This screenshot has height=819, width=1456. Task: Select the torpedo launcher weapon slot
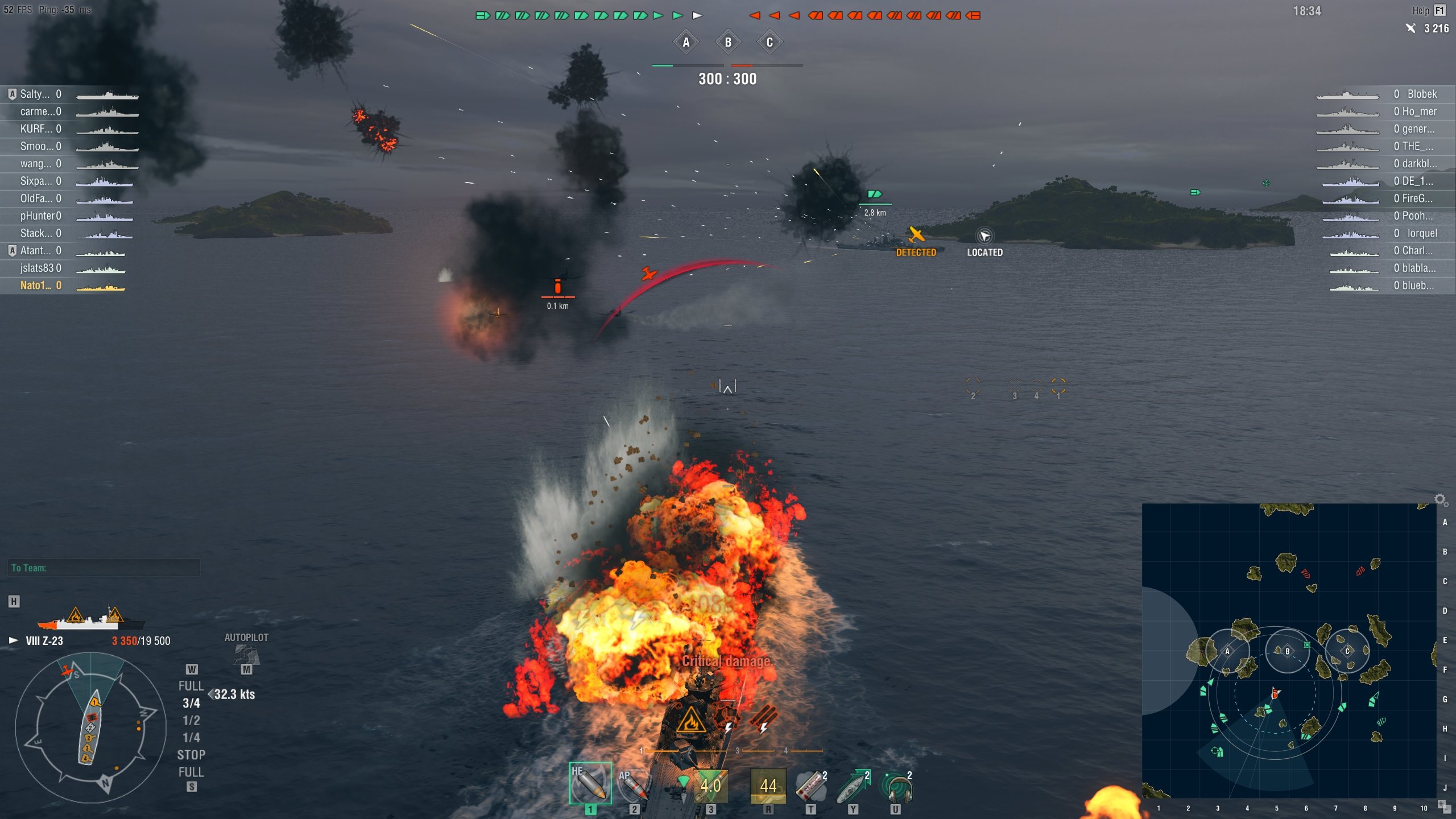coord(710,785)
